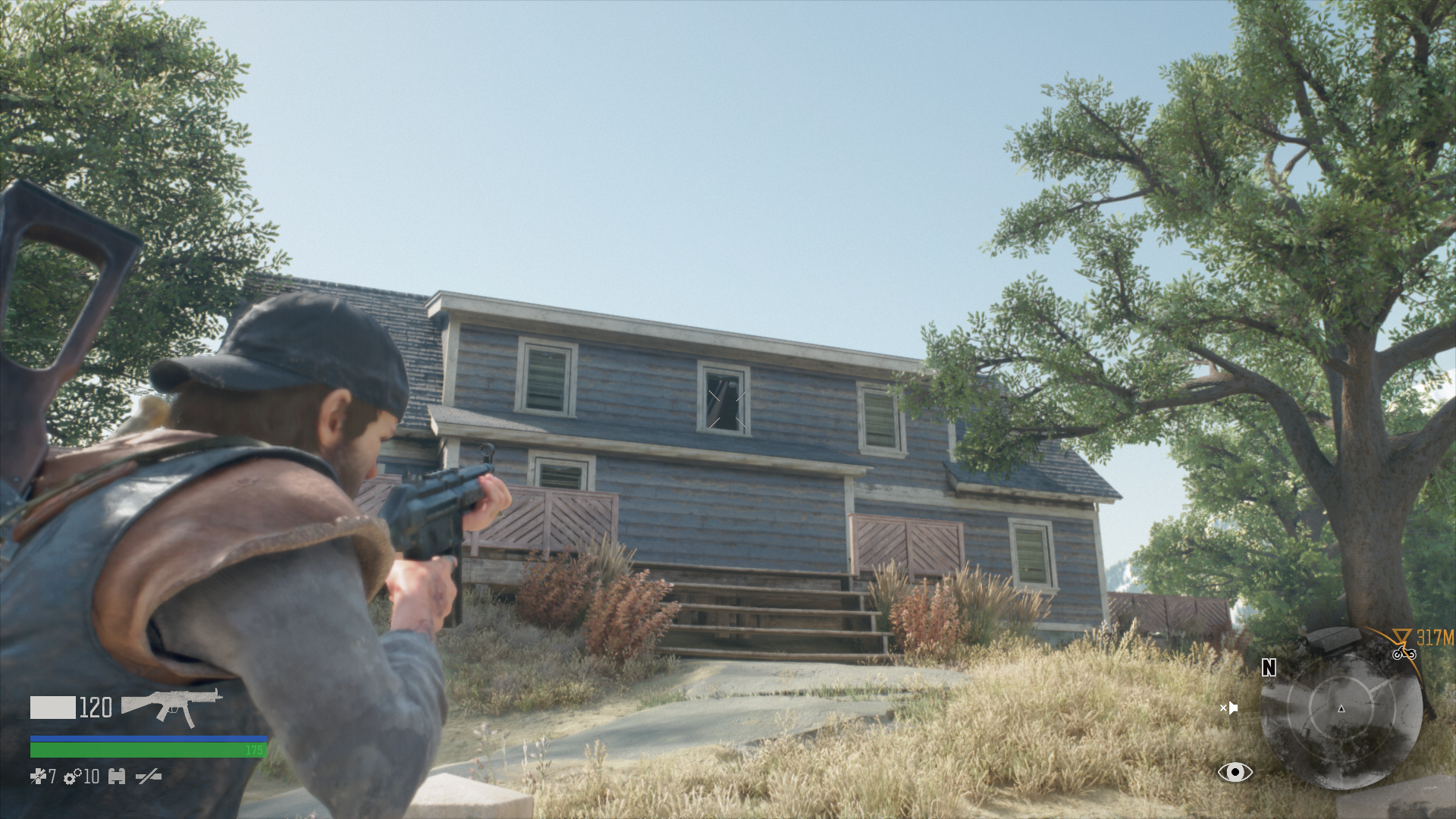Click the orange waypoint marker icon
Image resolution: width=1456 pixels, height=819 pixels.
click(x=1401, y=635)
